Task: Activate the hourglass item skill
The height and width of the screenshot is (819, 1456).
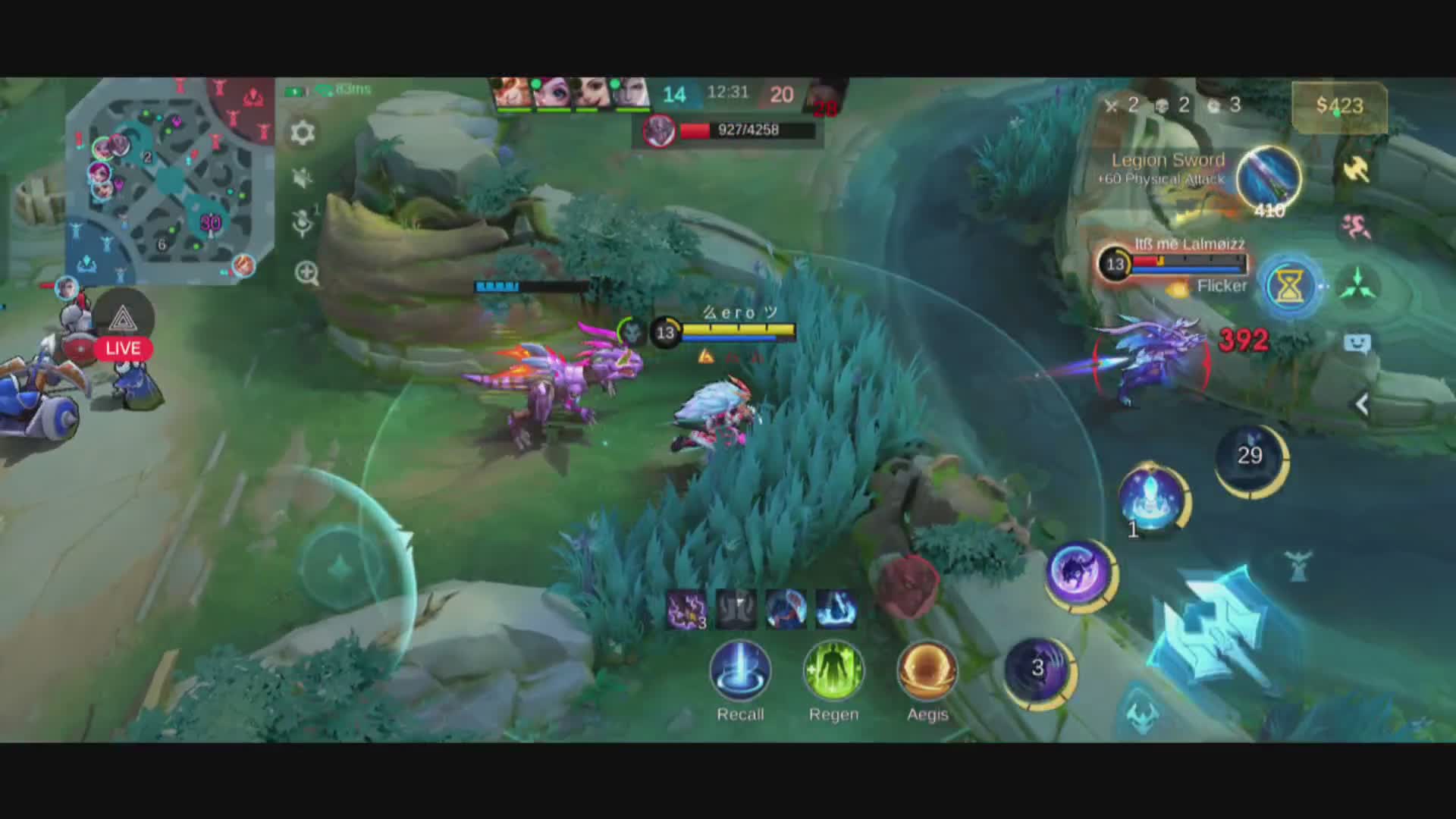Action: click(1289, 287)
